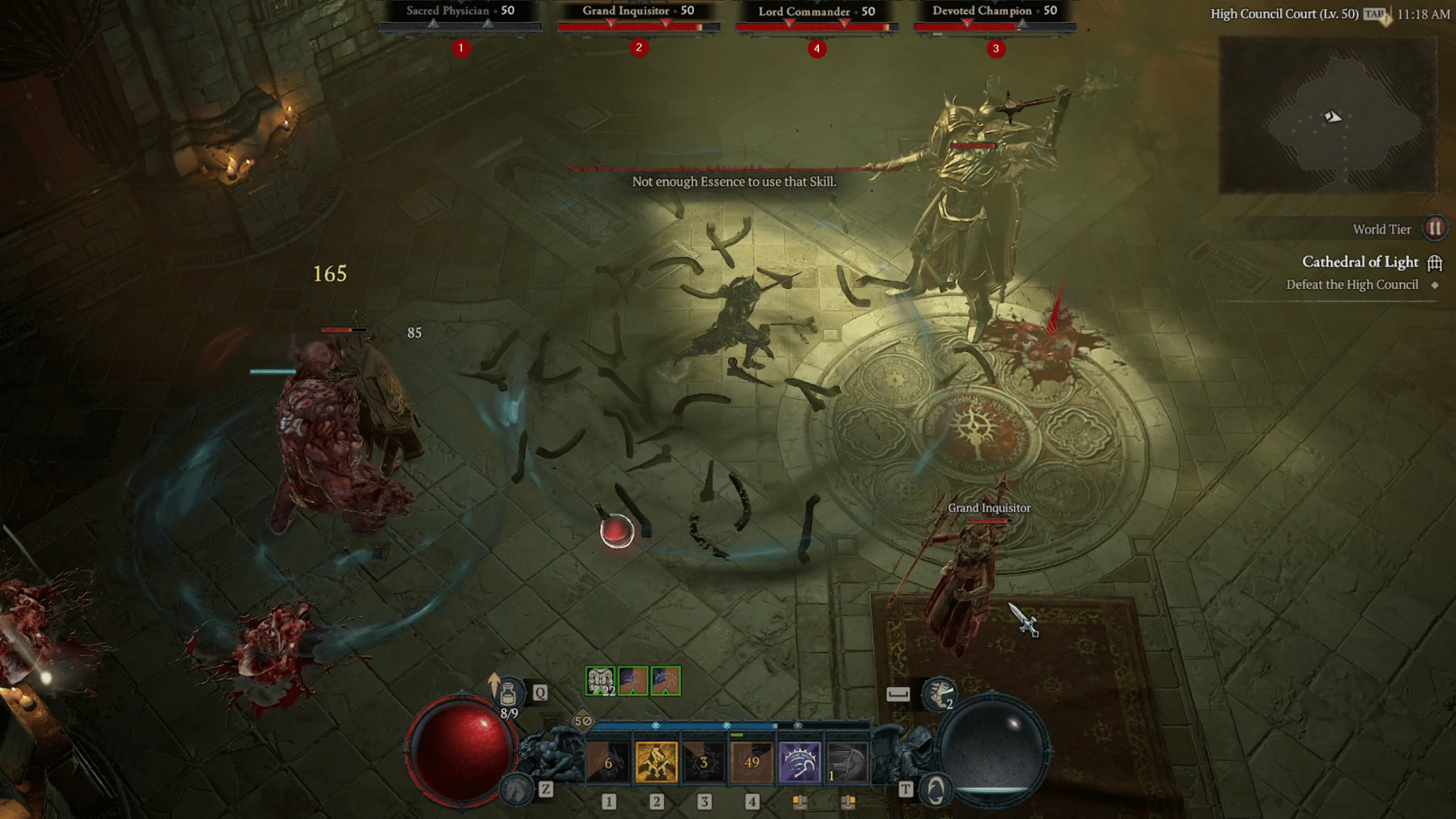Click the level 50 emblem on the experience bar
The height and width of the screenshot is (819, 1456).
point(583,720)
